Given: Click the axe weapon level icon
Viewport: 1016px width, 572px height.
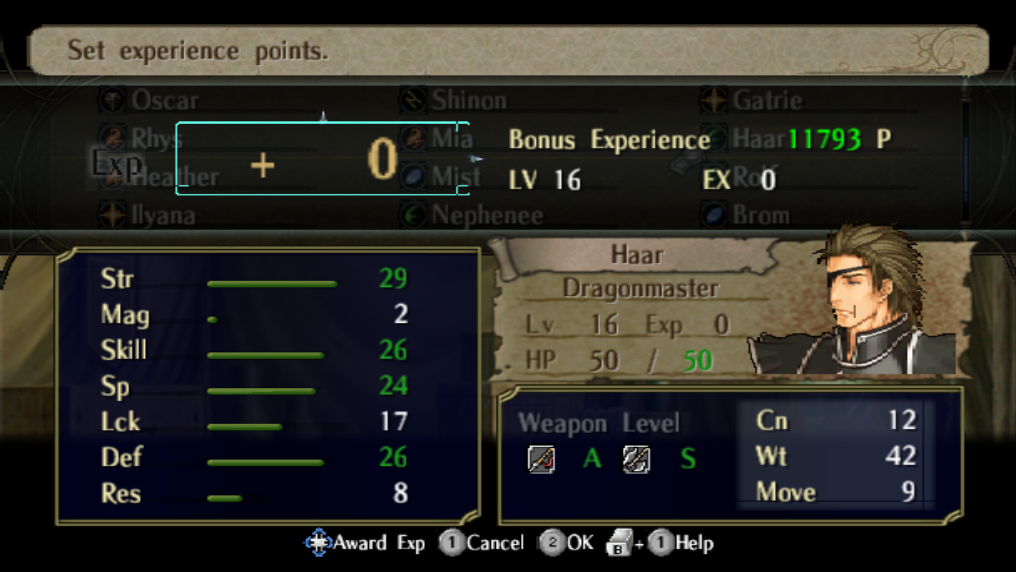Looking at the screenshot, I should pyautogui.click(x=636, y=459).
